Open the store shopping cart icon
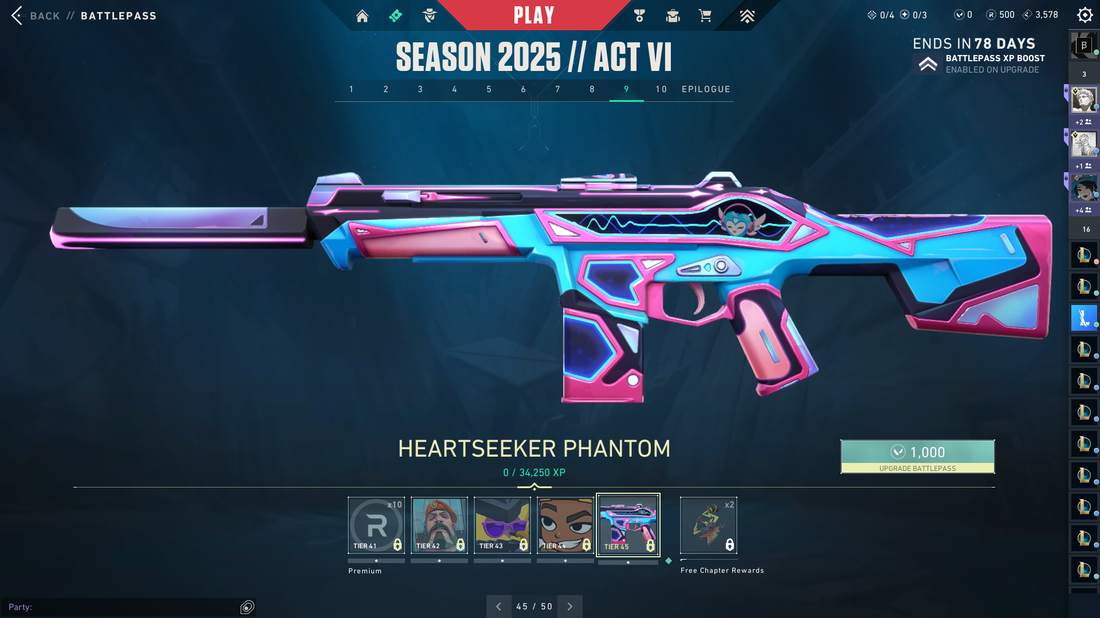This screenshot has height=618, width=1100. (x=705, y=16)
